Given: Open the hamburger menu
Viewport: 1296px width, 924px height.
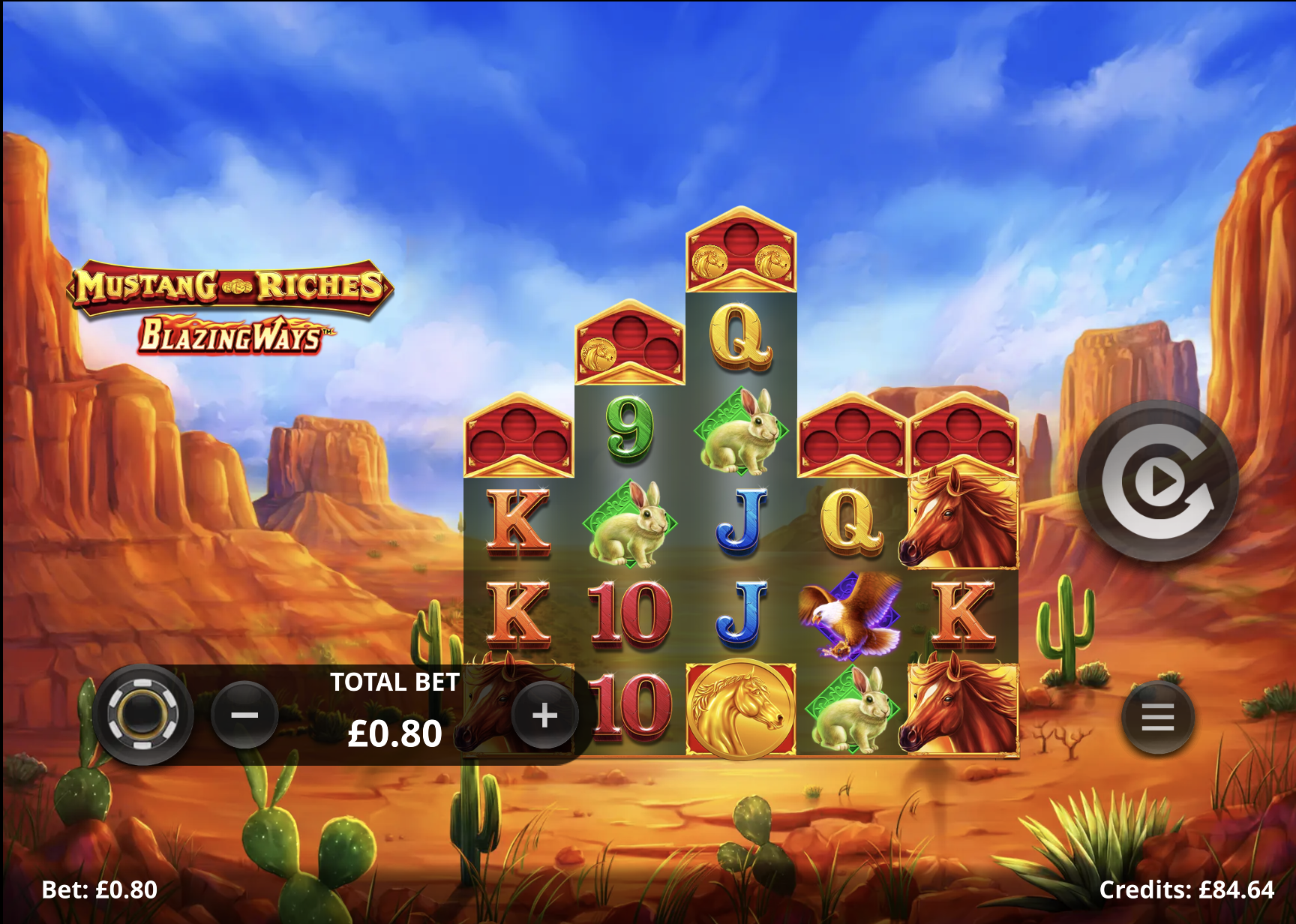Looking at the screenshot, I should pyautogui.click(x=1157, y=718).
